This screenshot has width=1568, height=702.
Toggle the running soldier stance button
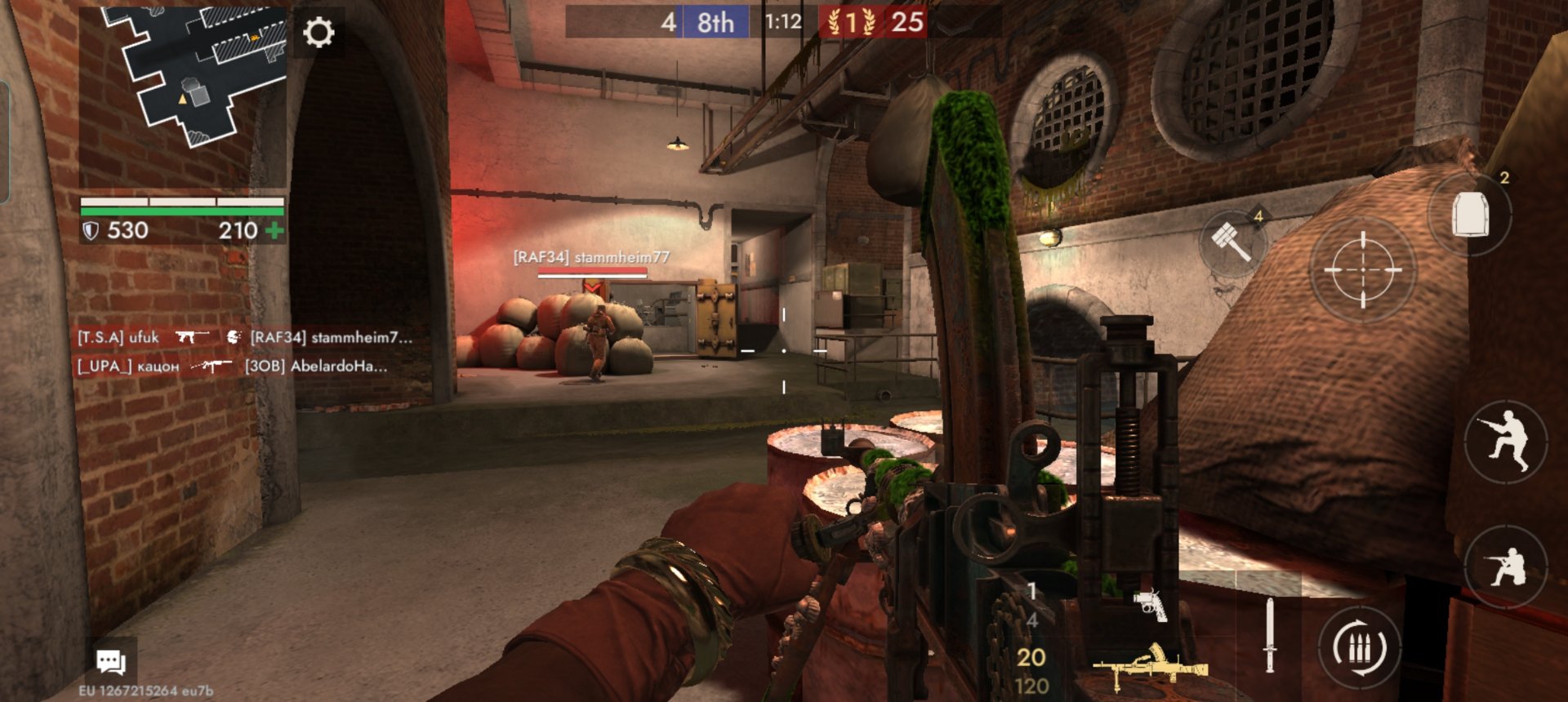click(x=1505, y=442)
